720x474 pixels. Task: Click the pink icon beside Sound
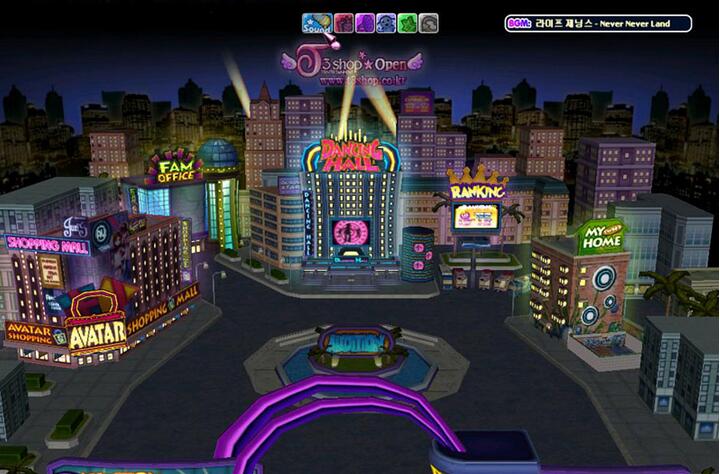tap(343, 23)
